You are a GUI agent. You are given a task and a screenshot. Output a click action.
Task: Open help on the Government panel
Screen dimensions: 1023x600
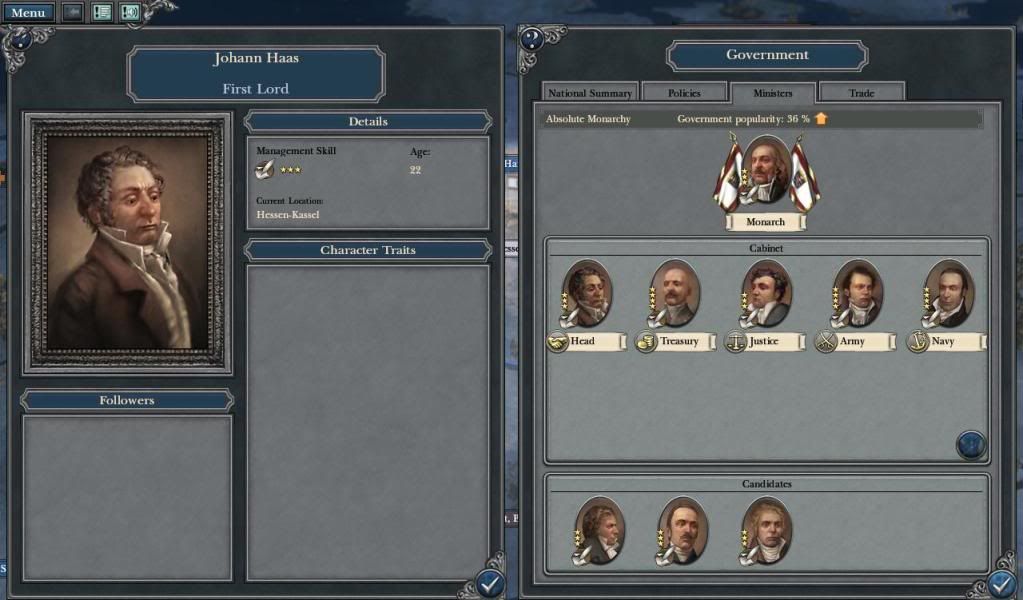click(532, 39)
